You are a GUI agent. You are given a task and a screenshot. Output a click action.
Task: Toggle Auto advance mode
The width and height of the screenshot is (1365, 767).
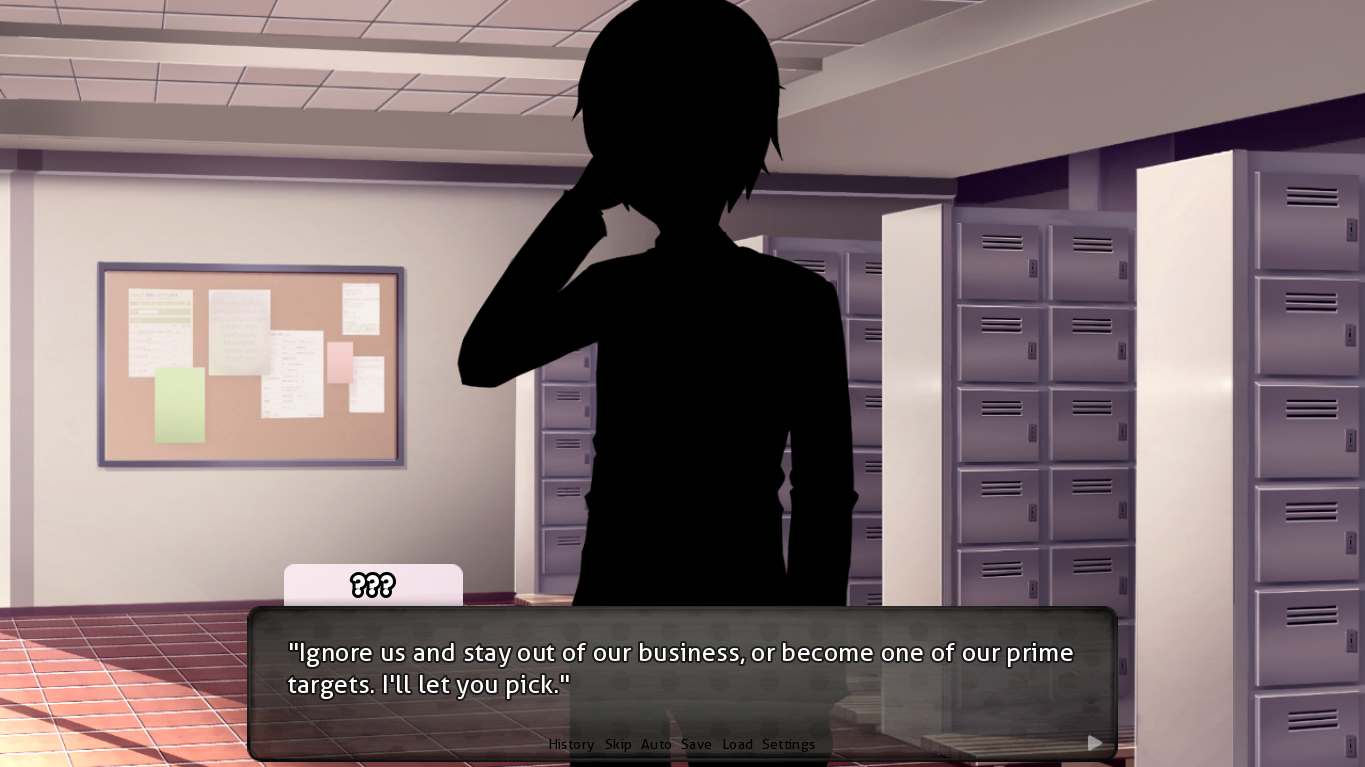coord(656,744)
